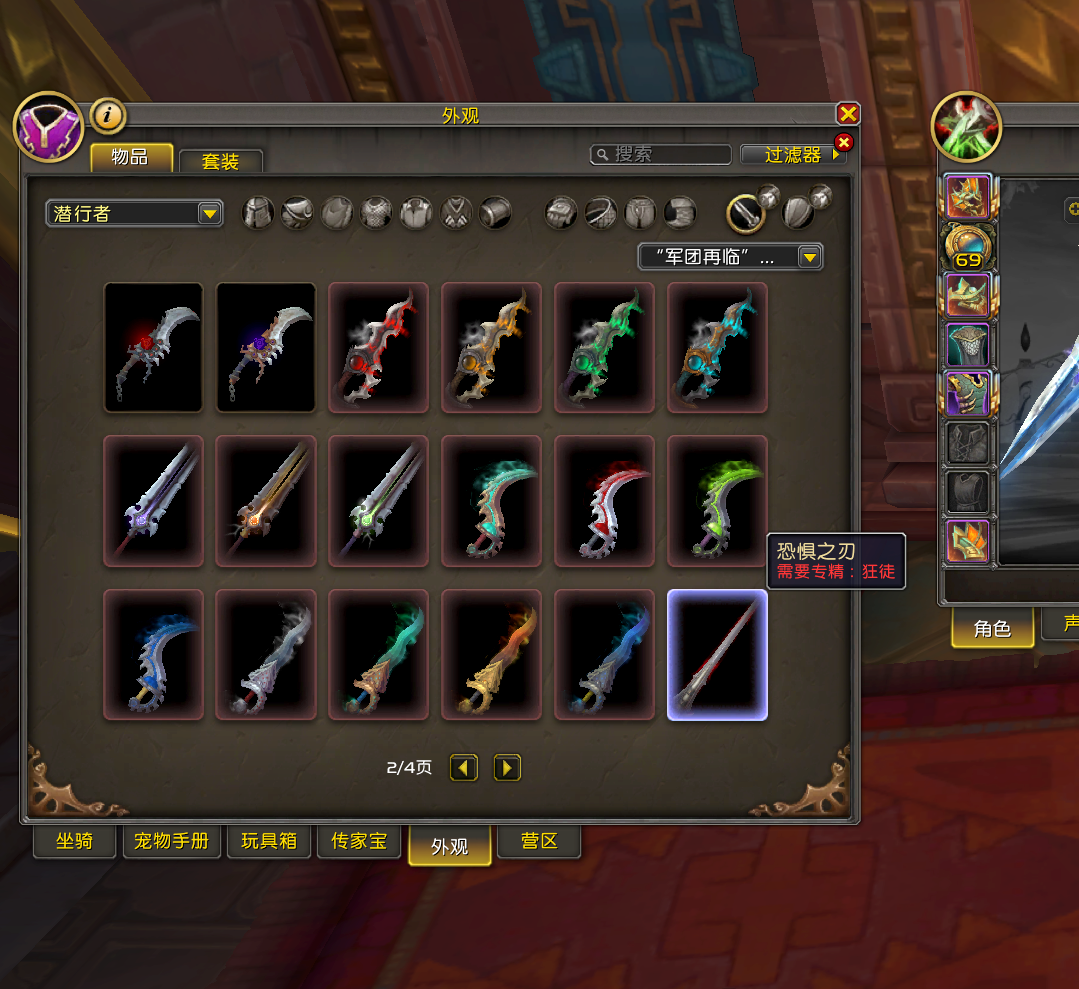Select the 物品 items tab
The width and height of the screenshot is (1079, 989).
point(130,158)
